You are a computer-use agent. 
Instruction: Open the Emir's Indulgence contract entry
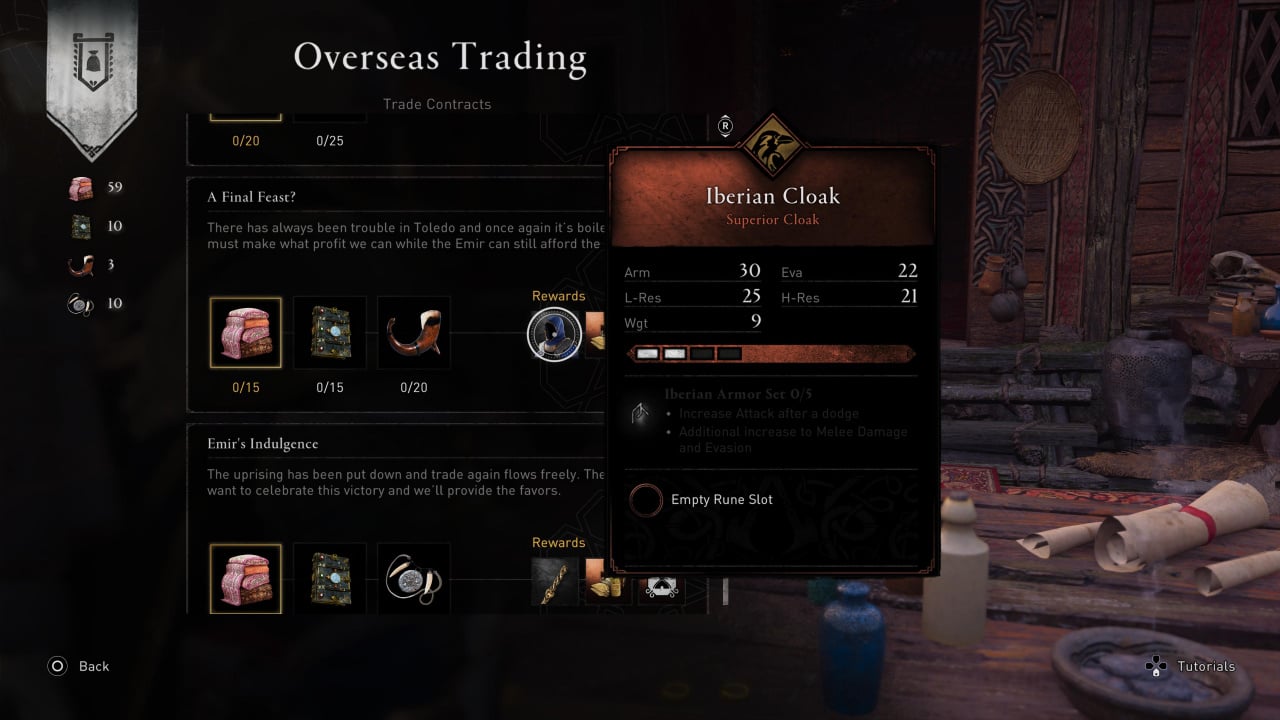263,444
